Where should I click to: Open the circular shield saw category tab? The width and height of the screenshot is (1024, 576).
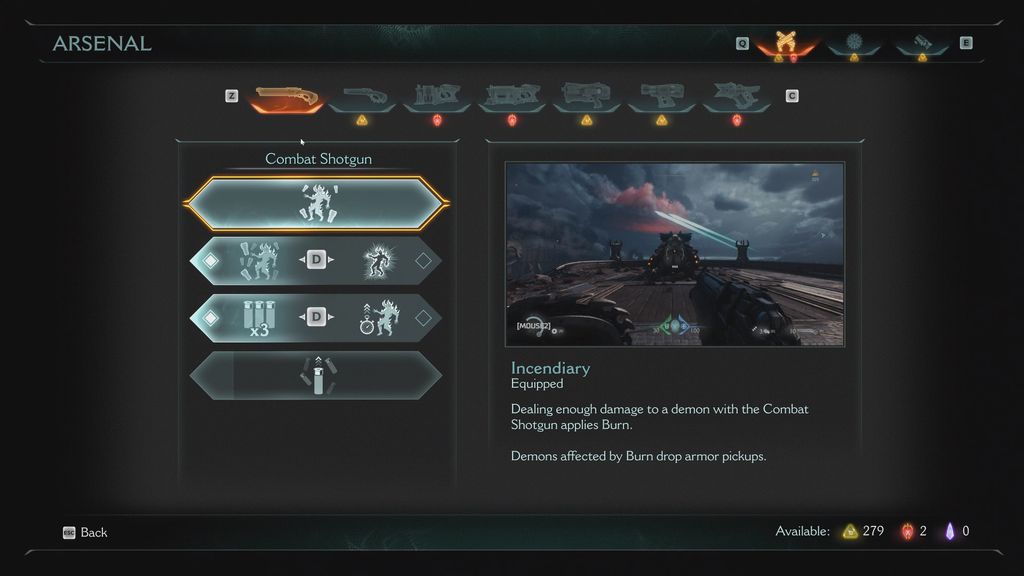coord(853,43)
